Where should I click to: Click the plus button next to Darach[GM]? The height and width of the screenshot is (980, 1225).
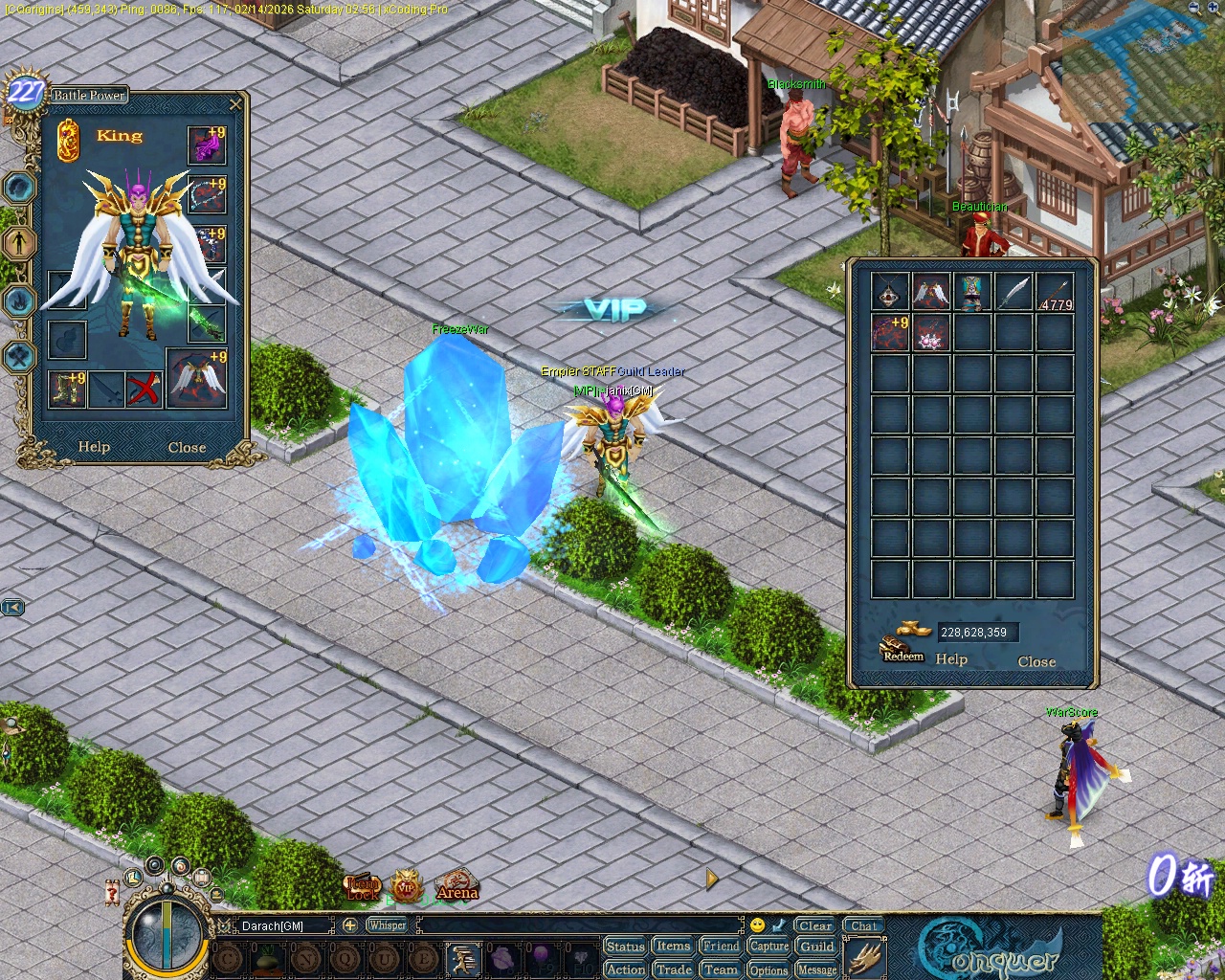click(x=351, y=925)
